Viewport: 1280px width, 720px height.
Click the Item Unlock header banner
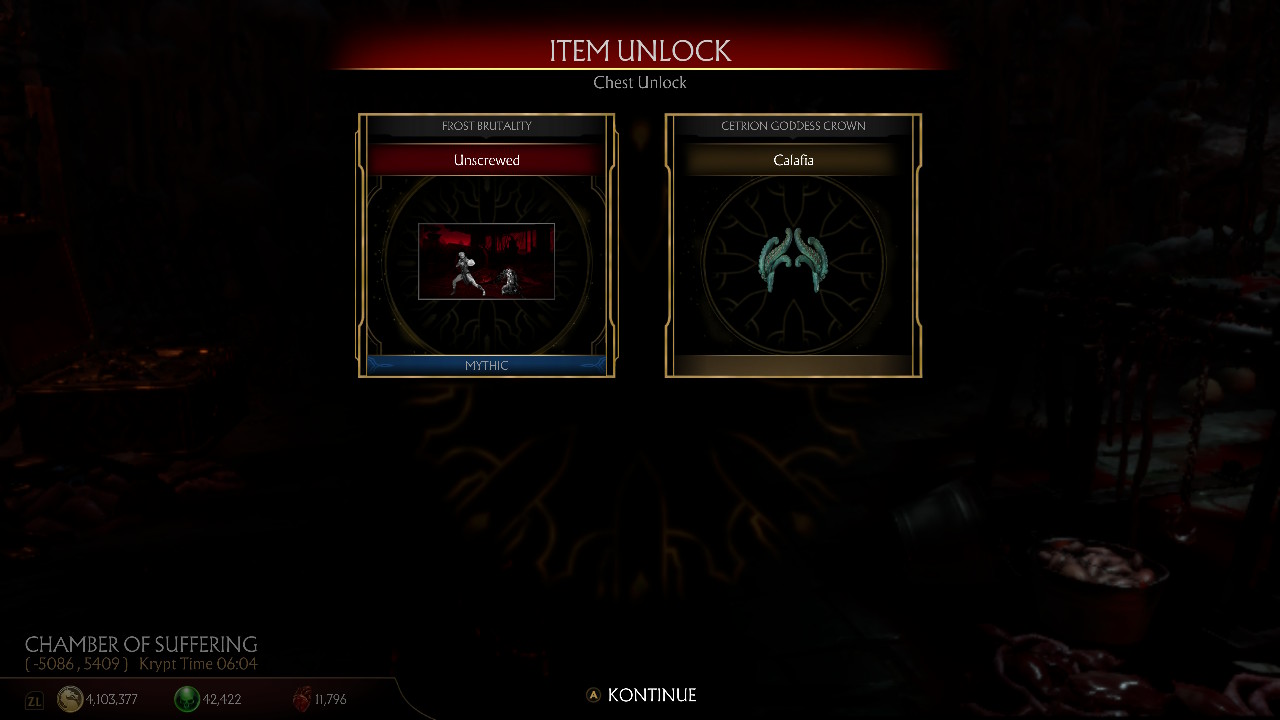[x=640, y=50]
